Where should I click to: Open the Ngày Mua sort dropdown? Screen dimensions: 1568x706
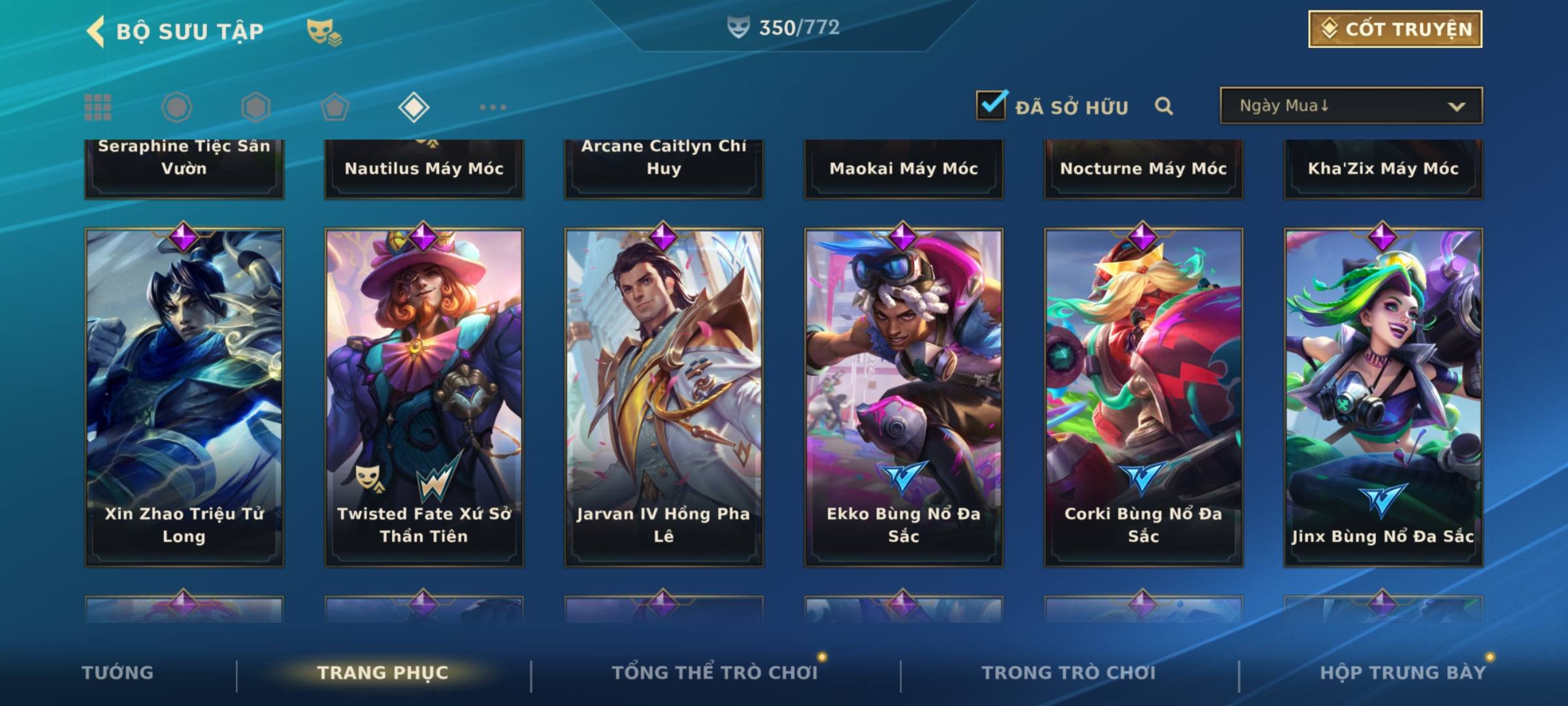pos(1350,106)
